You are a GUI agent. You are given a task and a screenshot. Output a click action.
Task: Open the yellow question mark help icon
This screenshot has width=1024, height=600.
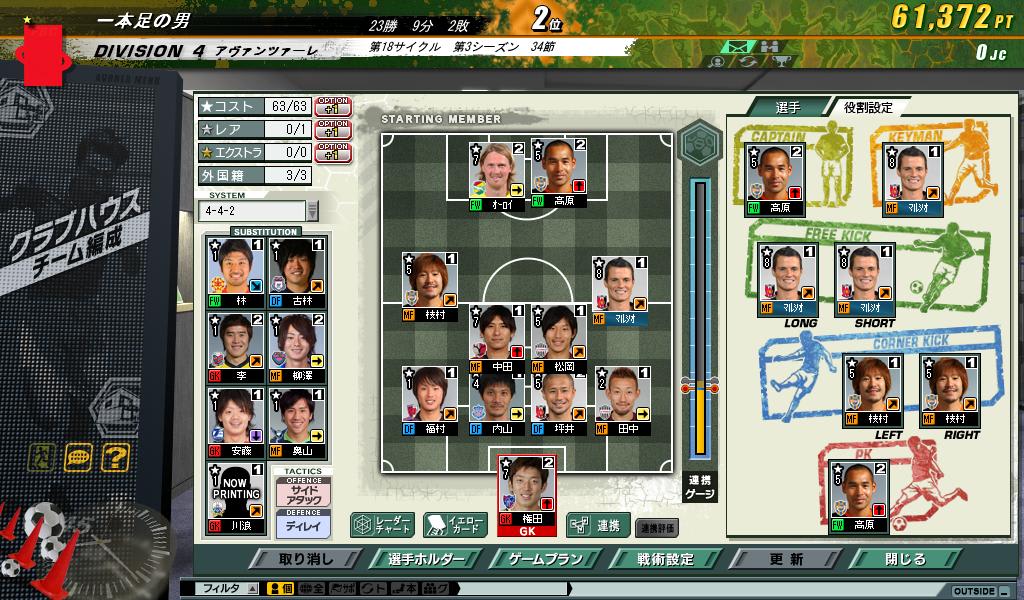click(115, 458)
